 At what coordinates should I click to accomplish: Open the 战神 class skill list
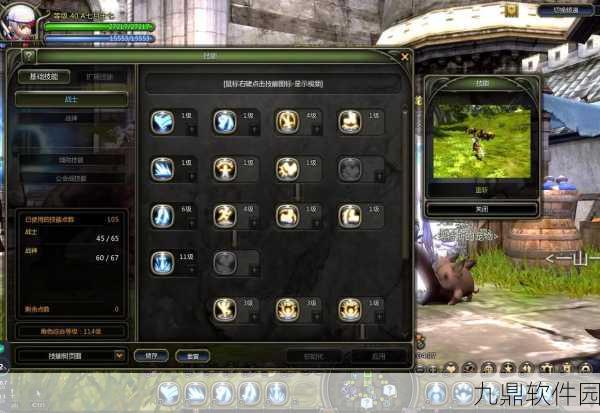[x=70, y=118]
